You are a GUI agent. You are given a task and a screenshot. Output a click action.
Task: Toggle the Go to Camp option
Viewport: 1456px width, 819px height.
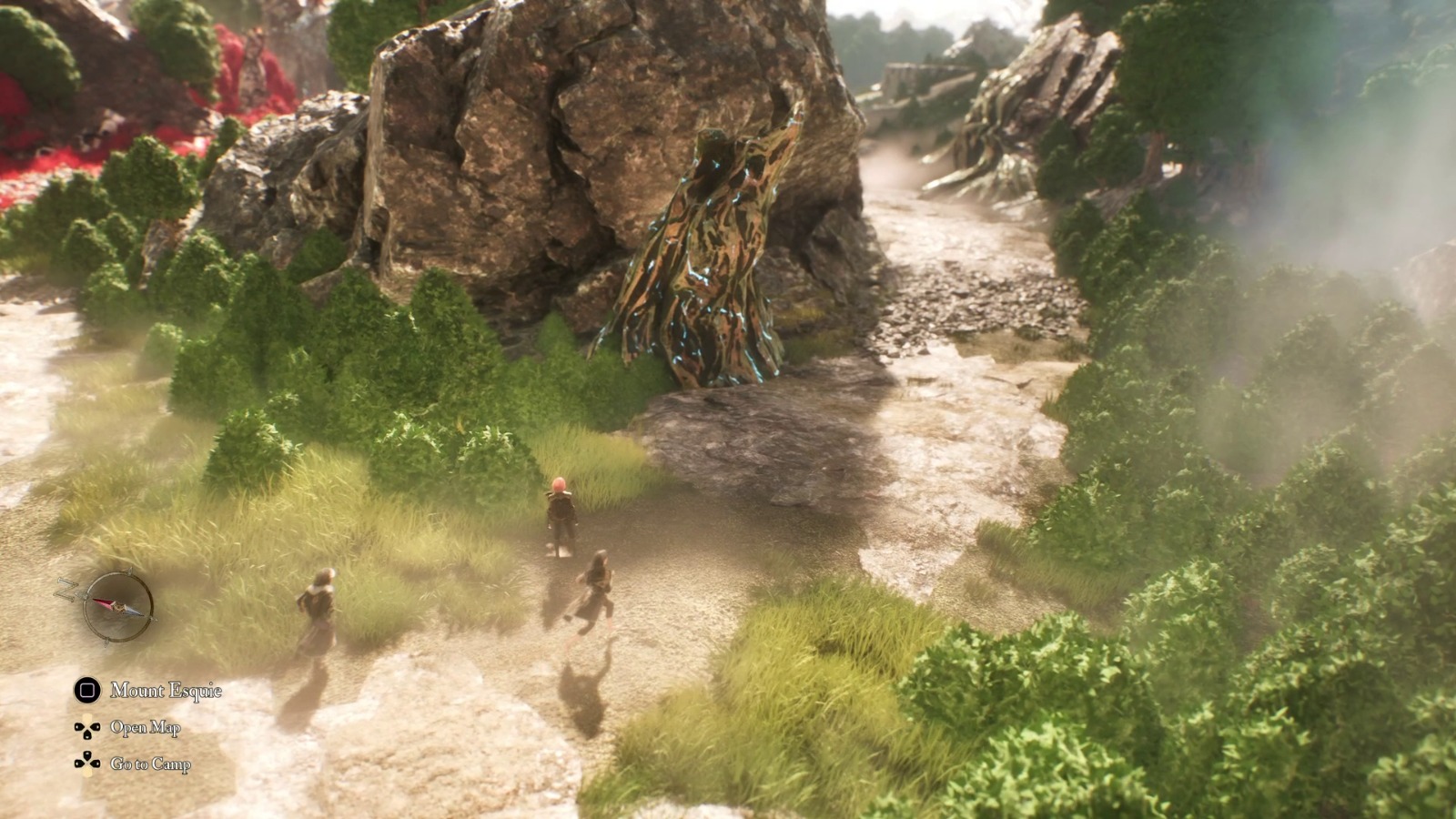click(x=141, y=763)
